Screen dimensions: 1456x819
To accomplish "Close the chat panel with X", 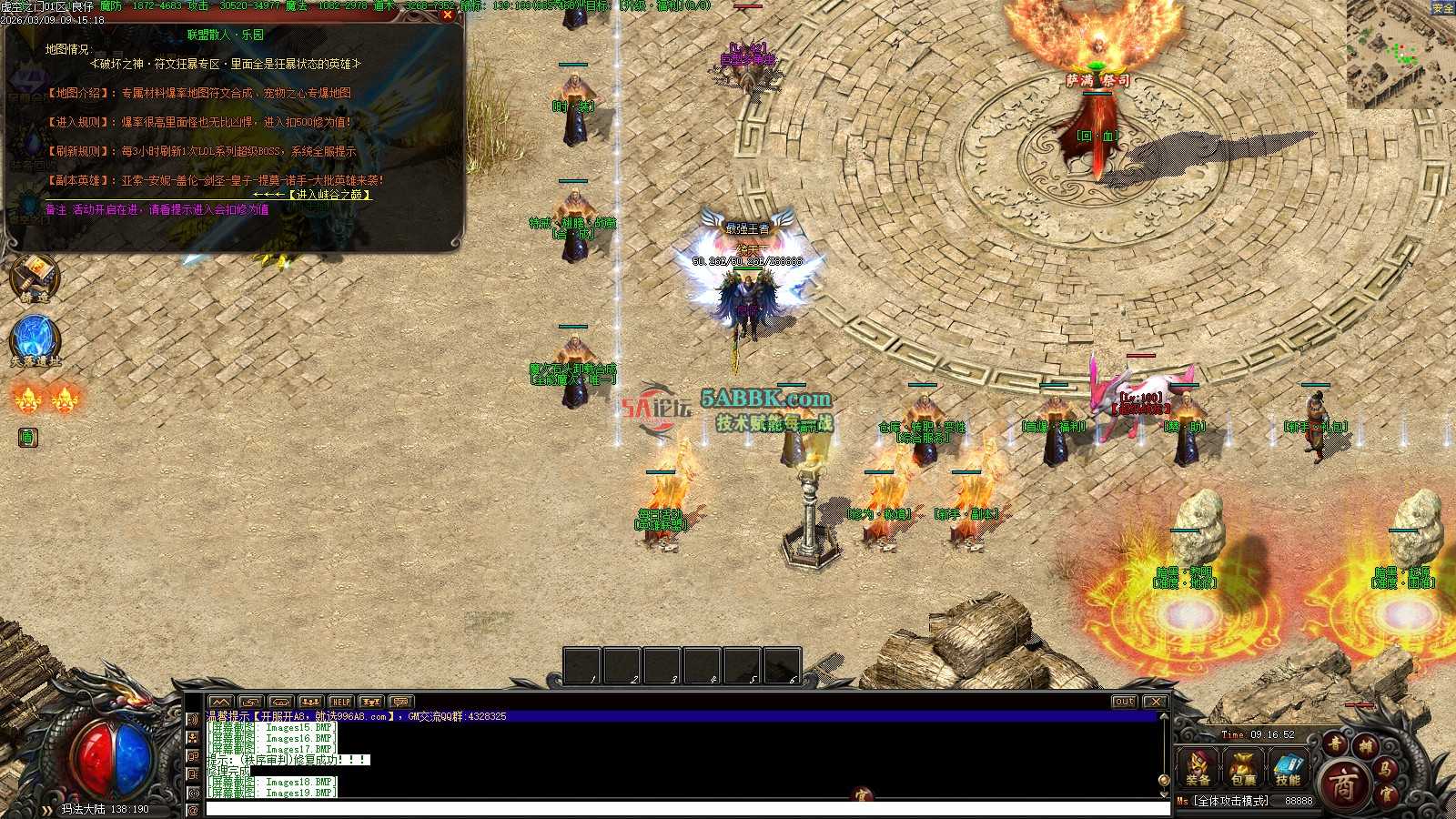I will [x=1155, y=702].
